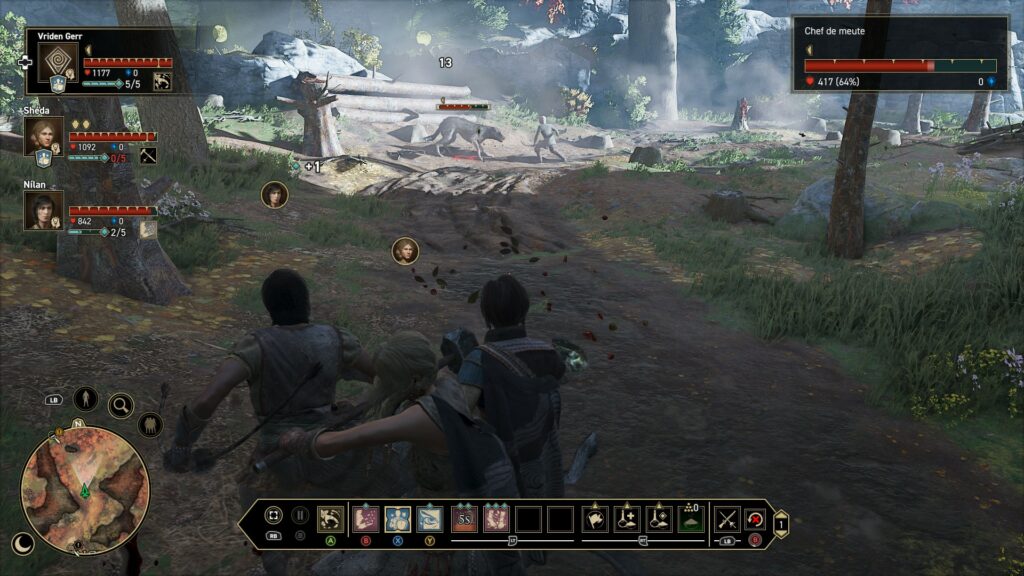Toggle the target frame icon on hotbar
Image resolution: width=1024 pixels, height=576 pixels.
click(x=273, y=518)
